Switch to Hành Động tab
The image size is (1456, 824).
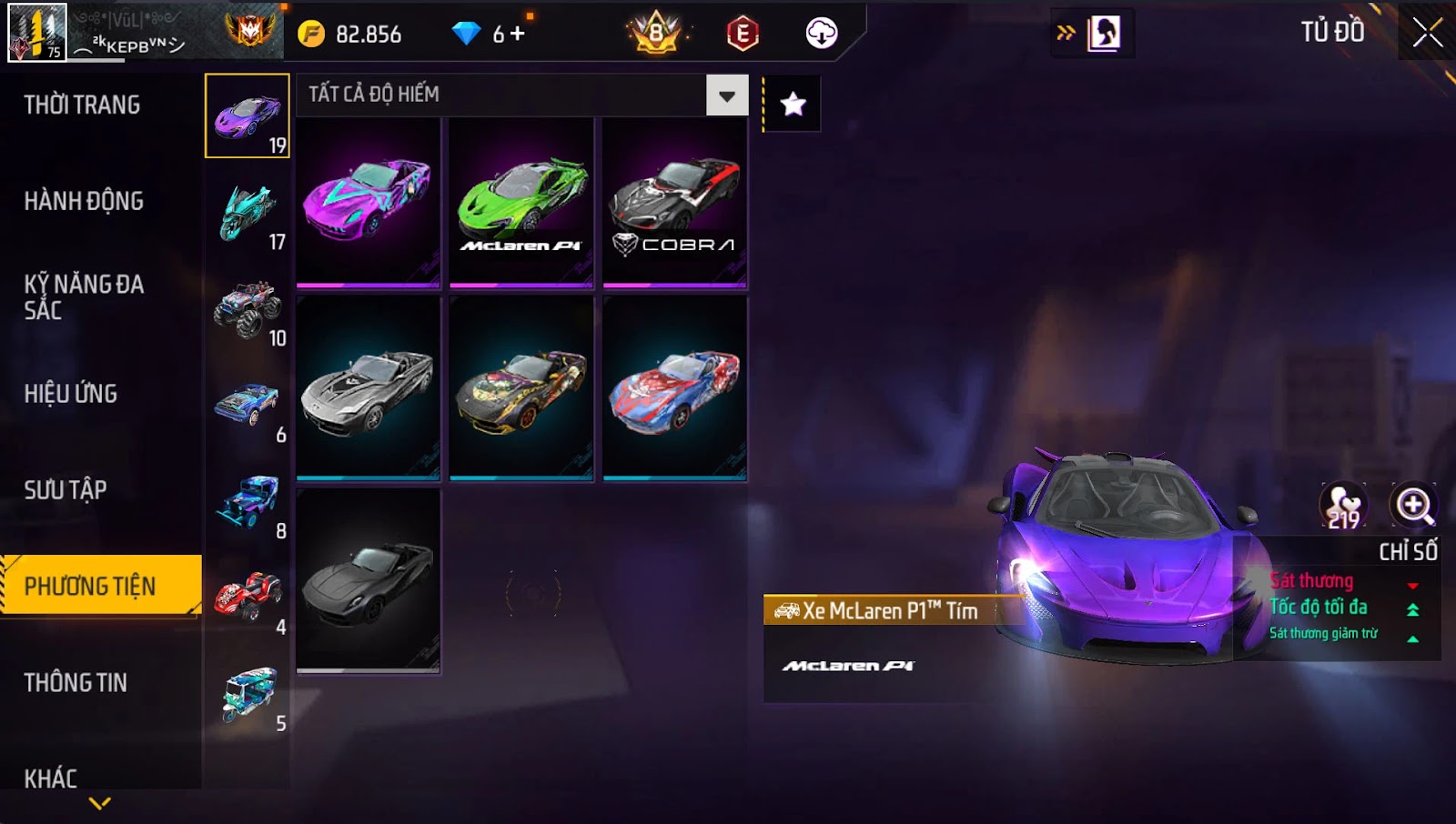click(84, 201)
